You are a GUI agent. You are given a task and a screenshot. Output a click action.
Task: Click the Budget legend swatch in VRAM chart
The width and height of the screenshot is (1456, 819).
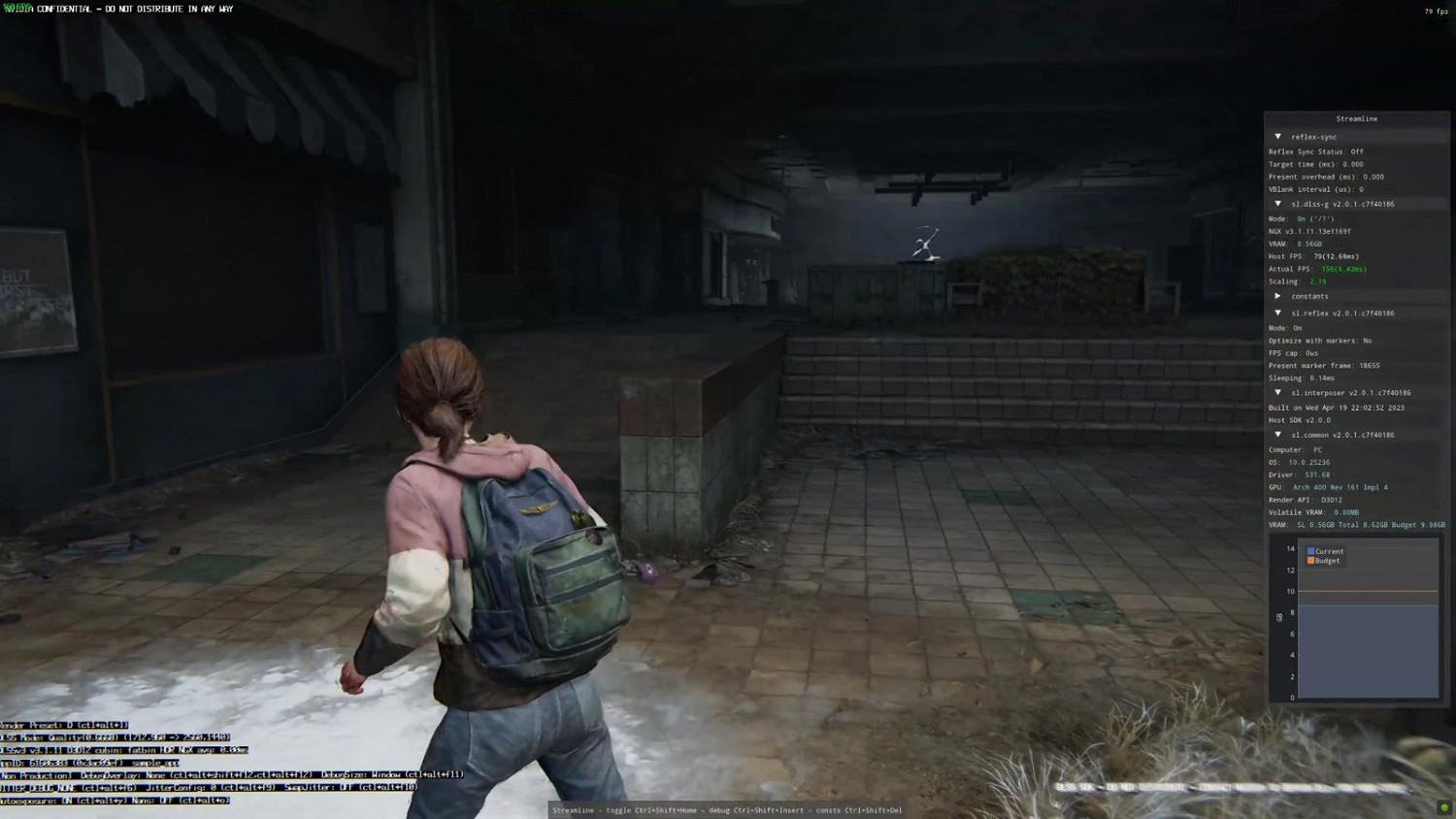[1312, 560]
